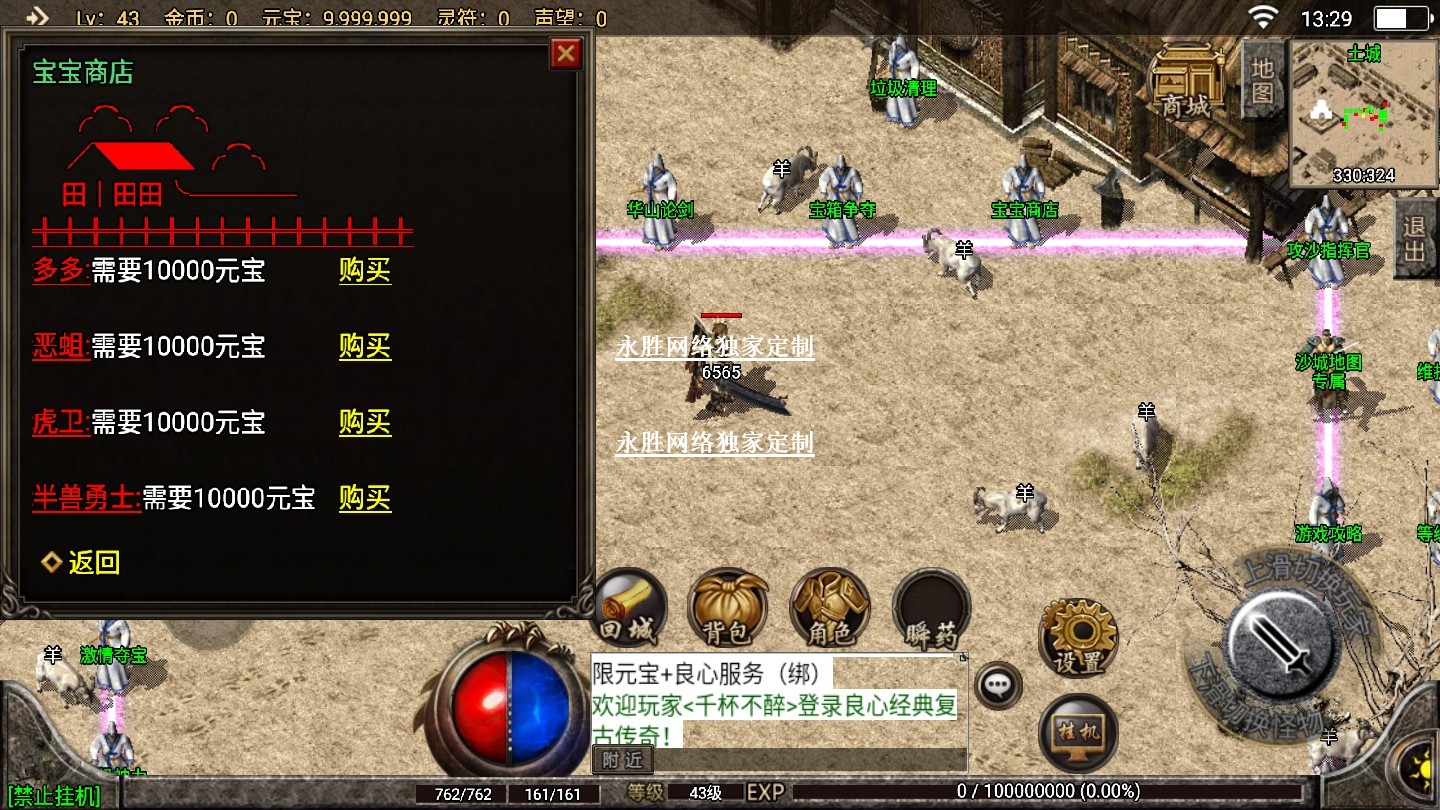The width and height of the screenshot is (1440, 810).
Task: Open the chat bubble button
Action: tap(998, 686)
